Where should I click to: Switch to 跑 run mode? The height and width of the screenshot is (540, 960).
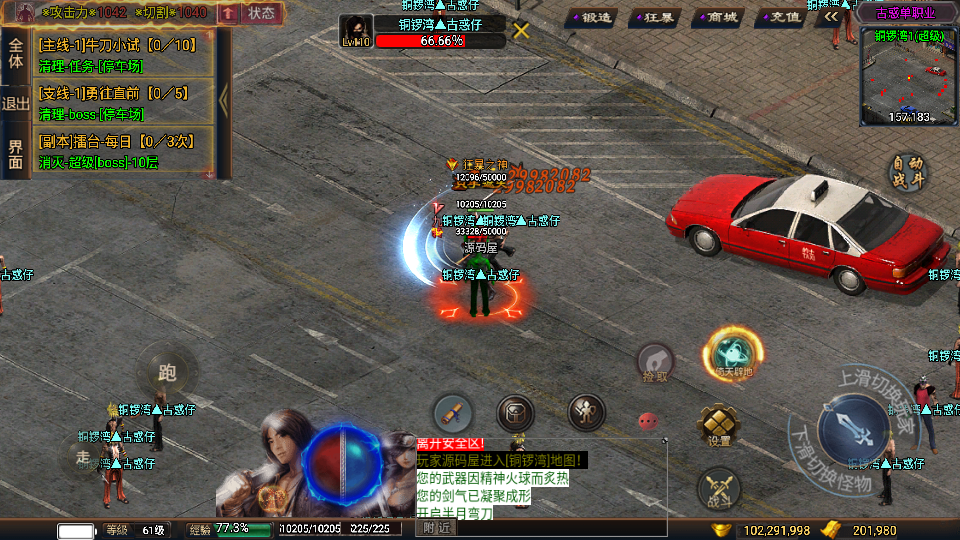point(166,372)
